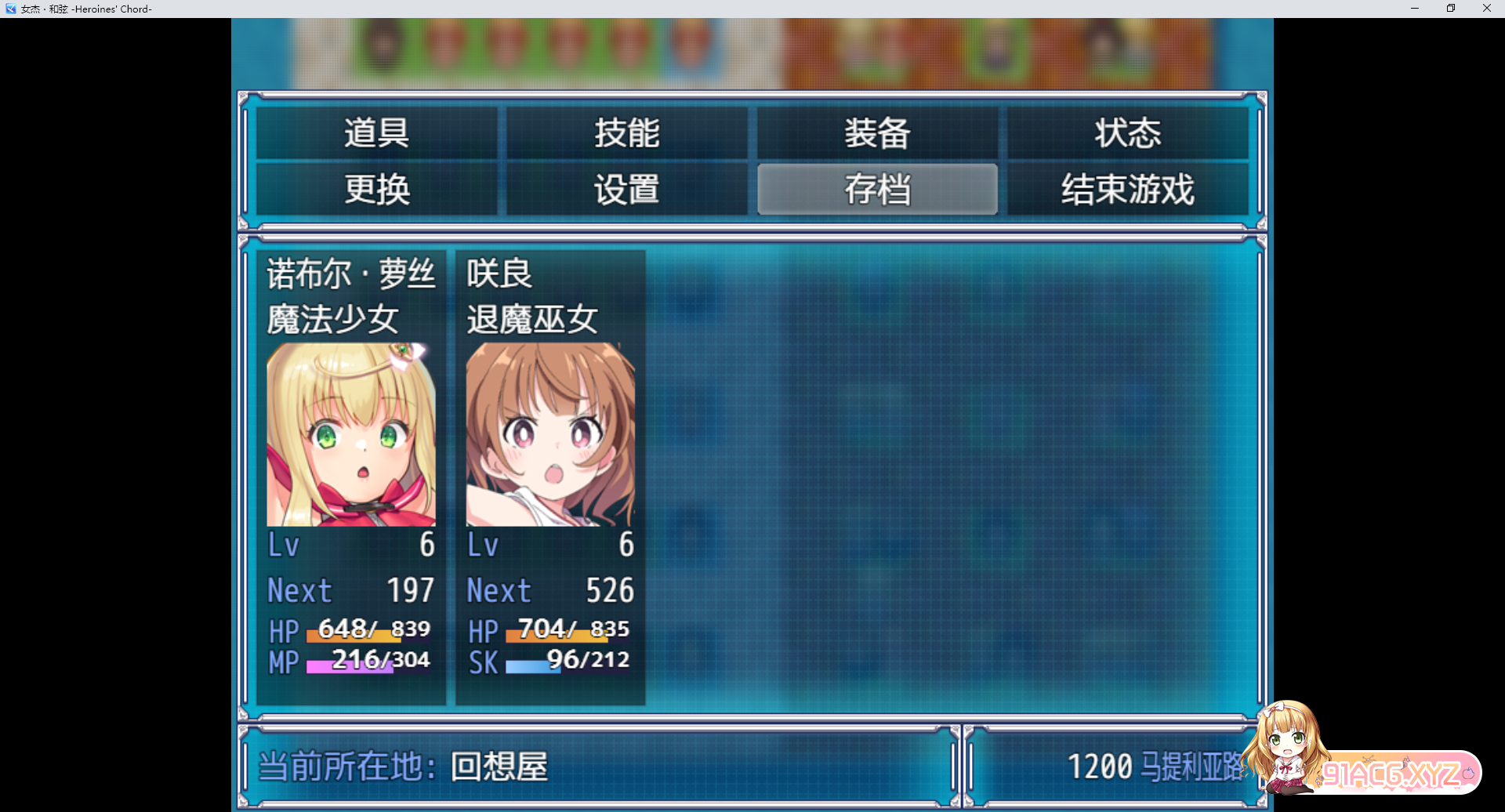
Task: Click Sakura's SK gauge bar
Action: coord(549,662)
